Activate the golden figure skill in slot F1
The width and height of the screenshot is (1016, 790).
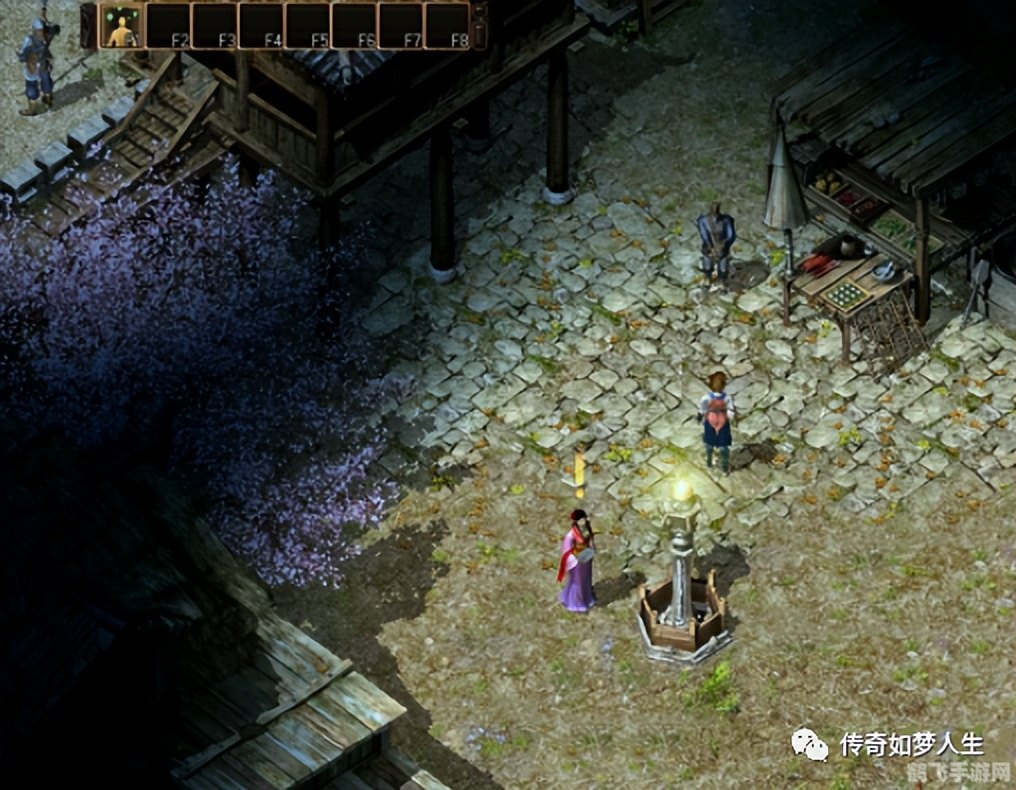[121, 26]
